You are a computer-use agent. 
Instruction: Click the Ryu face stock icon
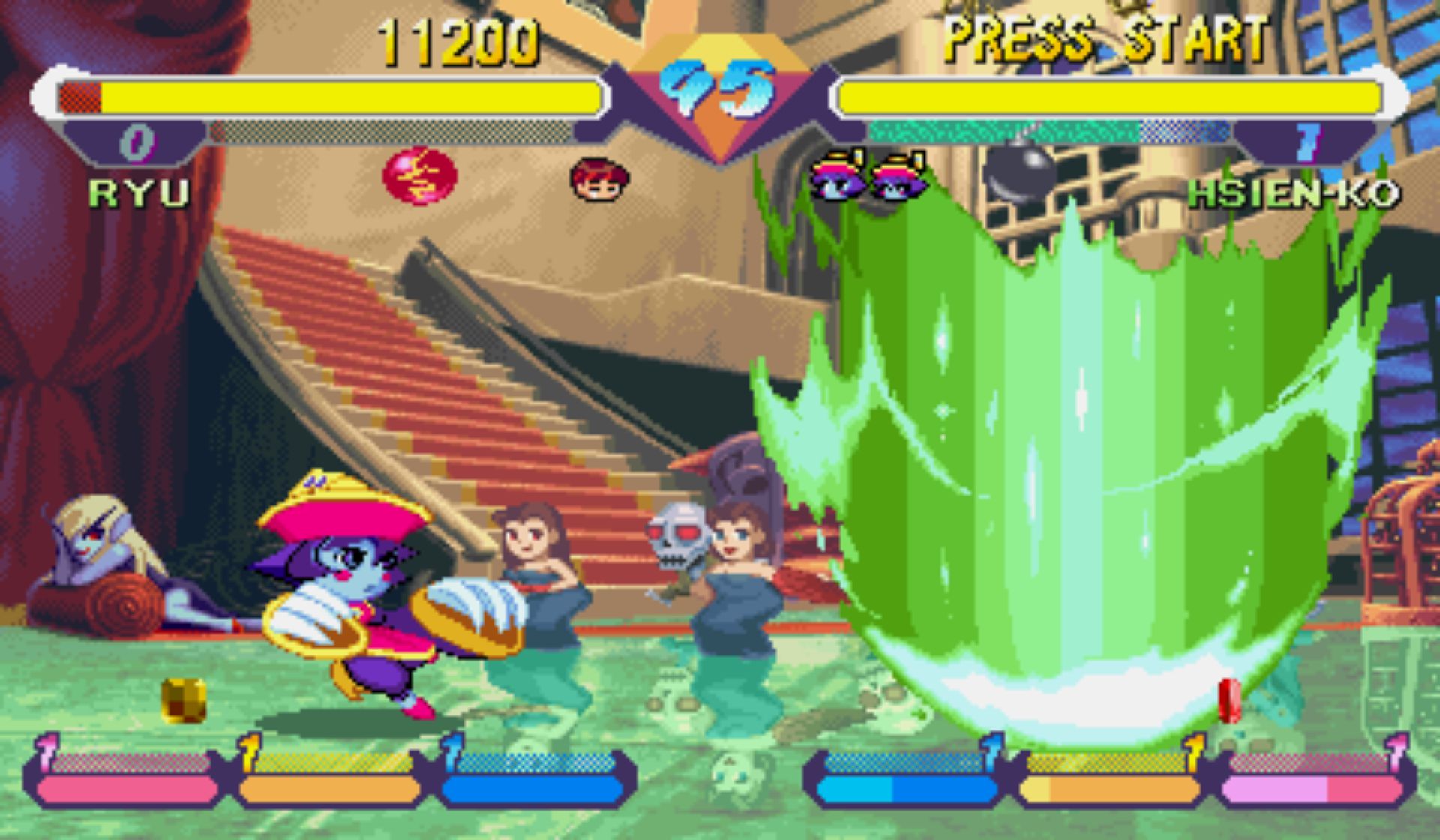(x=598, y=179)
